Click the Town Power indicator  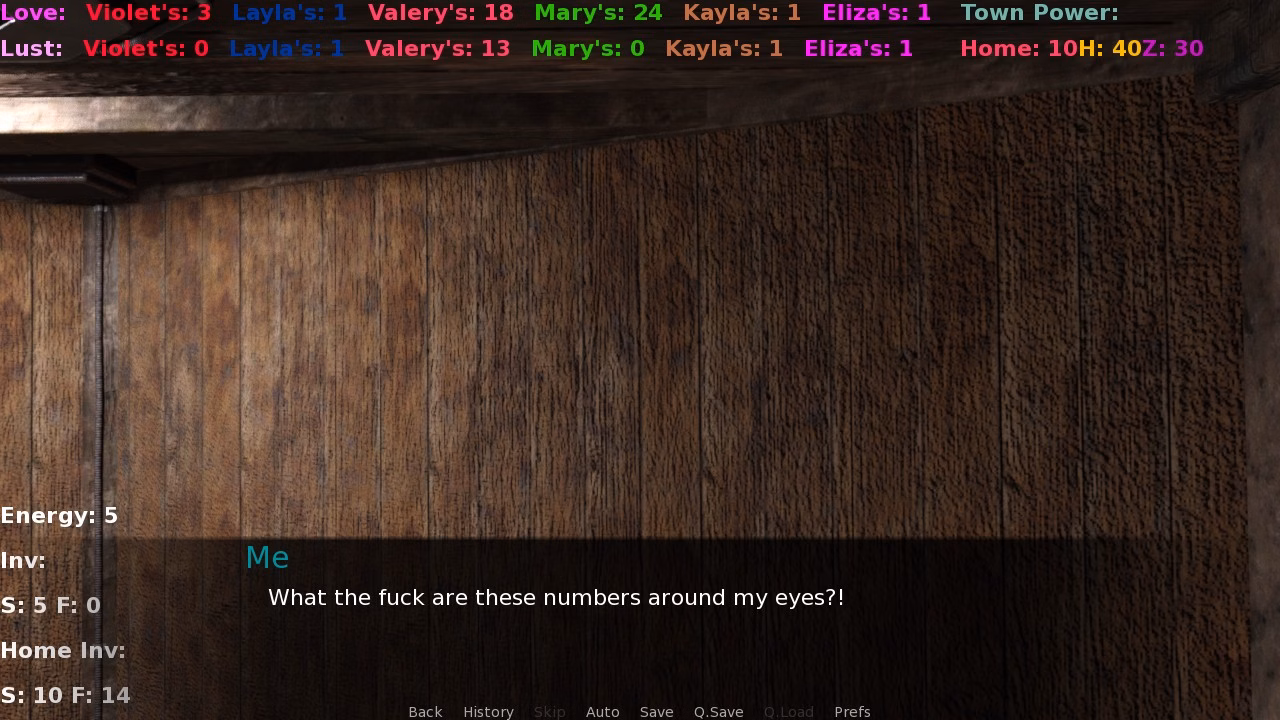tap(1038, 13)
